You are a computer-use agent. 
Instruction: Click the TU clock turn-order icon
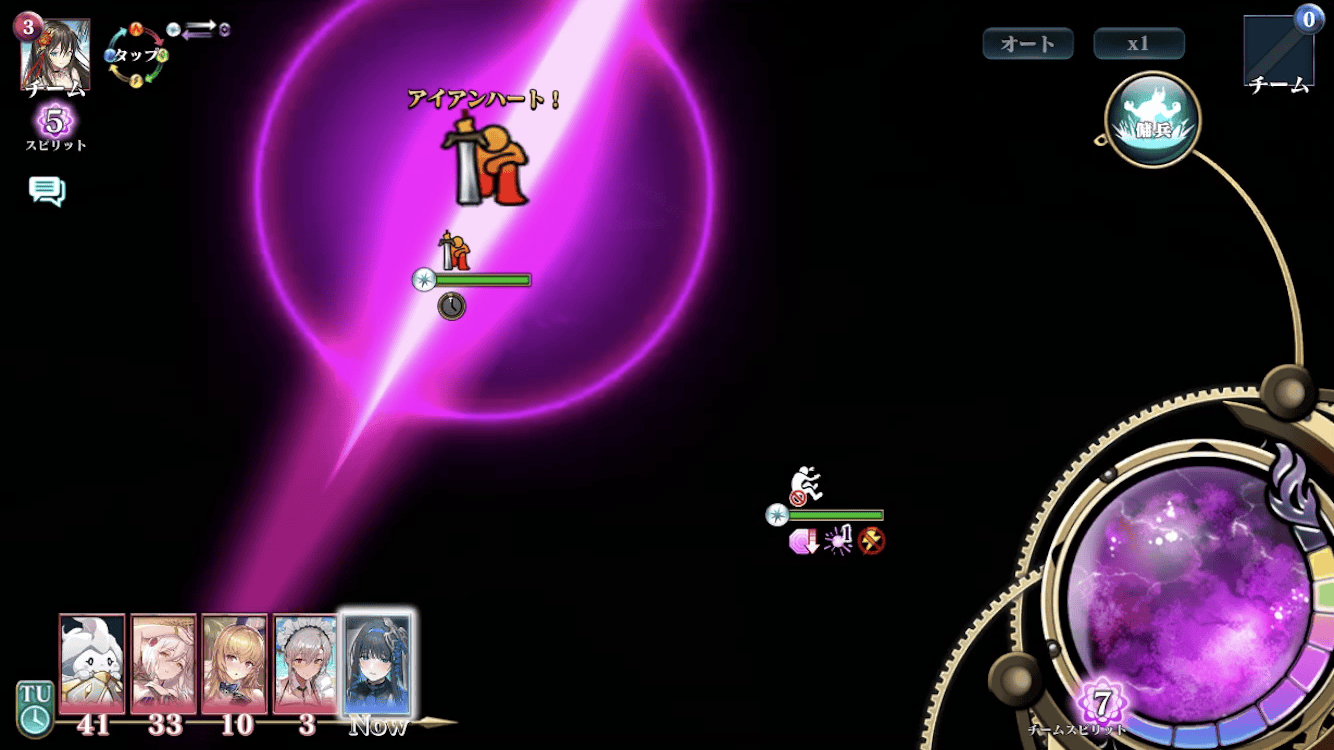point(34,708)
